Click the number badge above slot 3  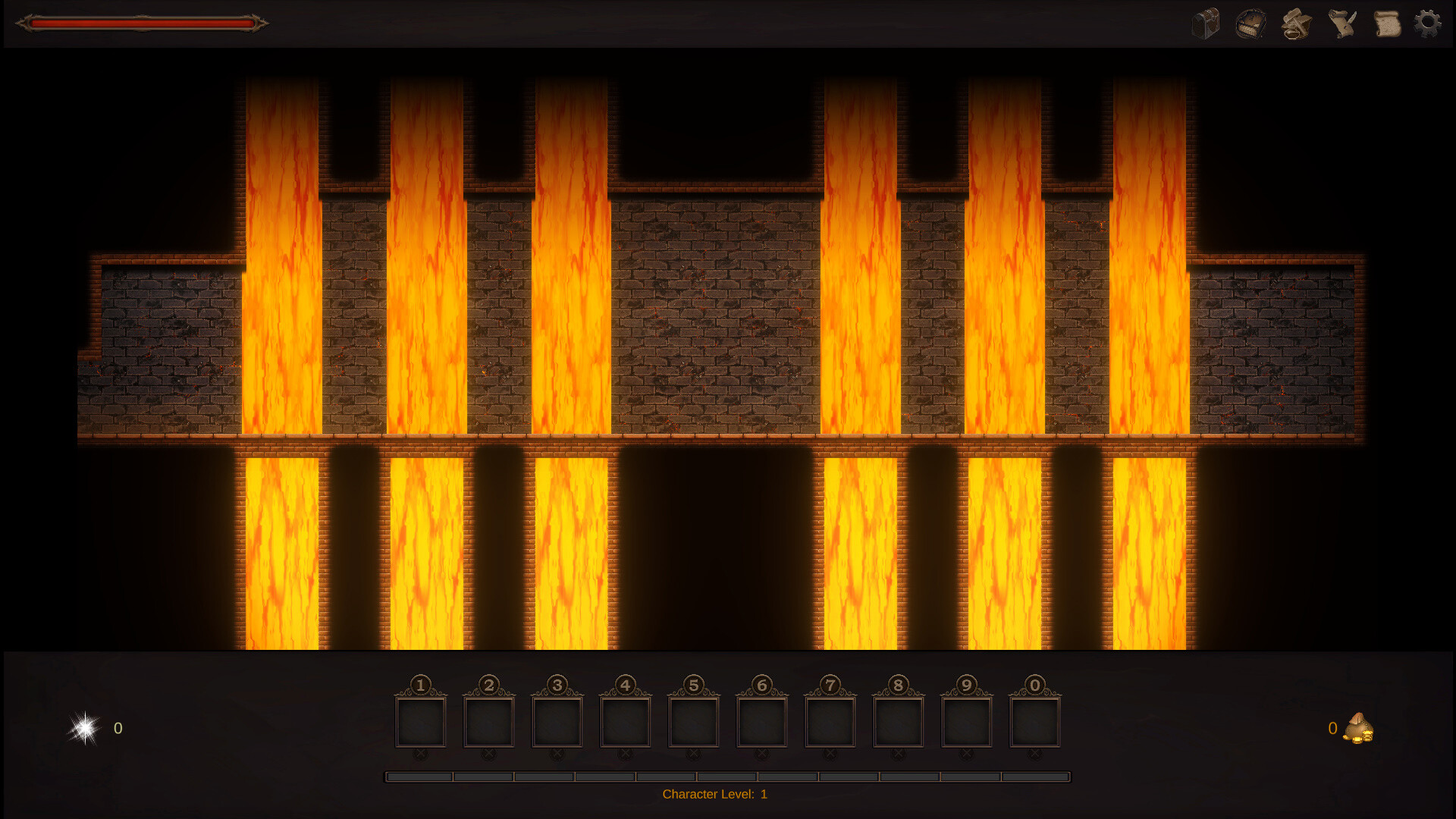point(559,683)
